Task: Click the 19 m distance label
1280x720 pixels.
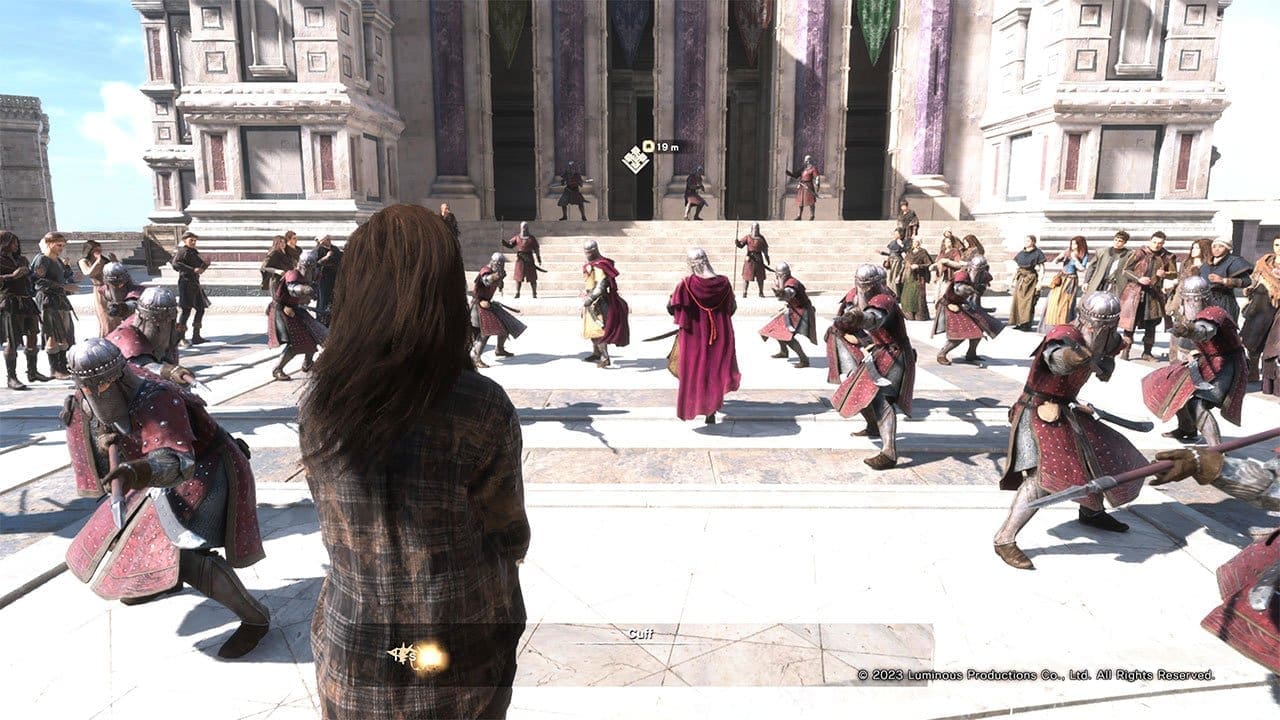Action: (x=668, y=147)
